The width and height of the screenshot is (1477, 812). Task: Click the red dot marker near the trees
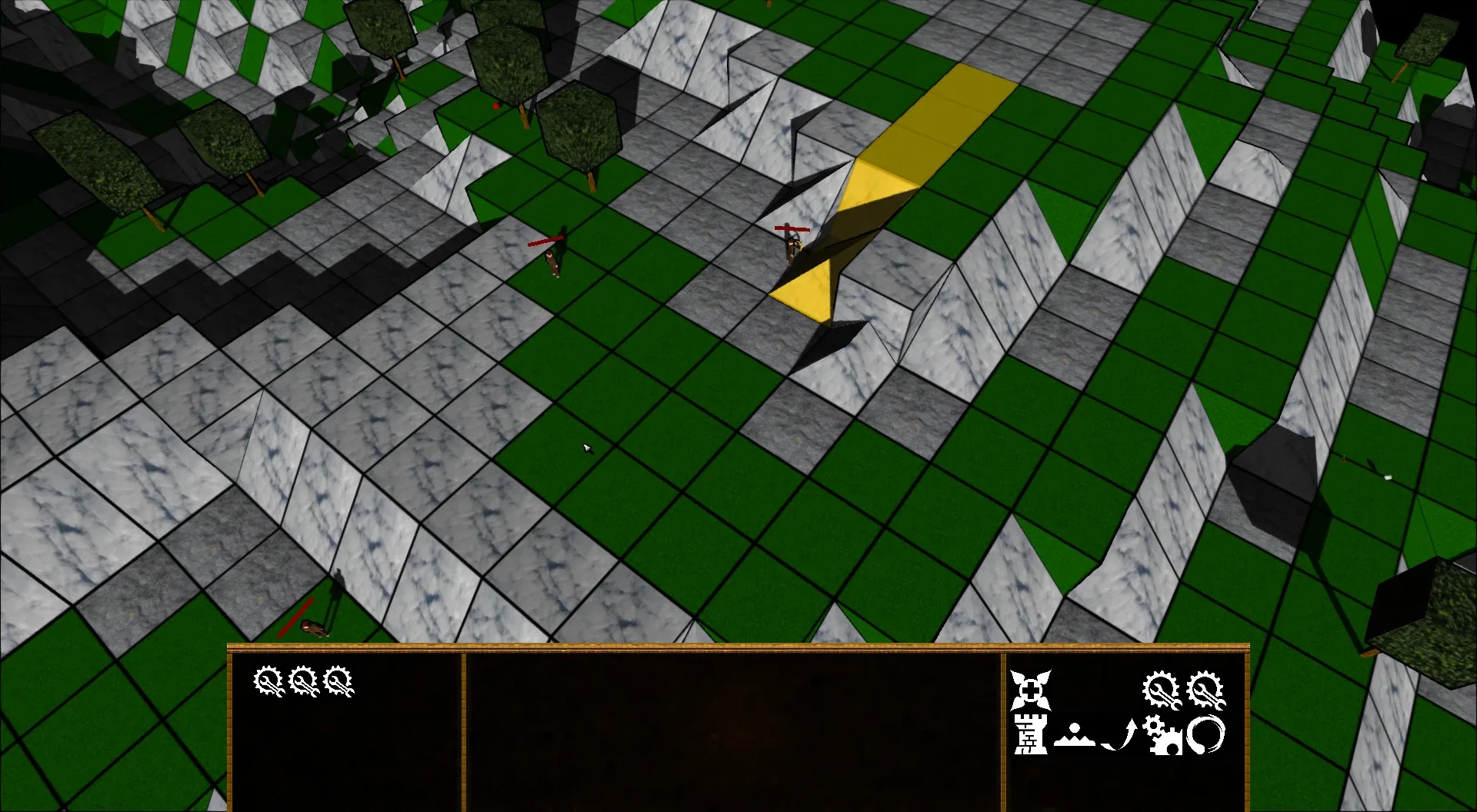pos(495,105)
